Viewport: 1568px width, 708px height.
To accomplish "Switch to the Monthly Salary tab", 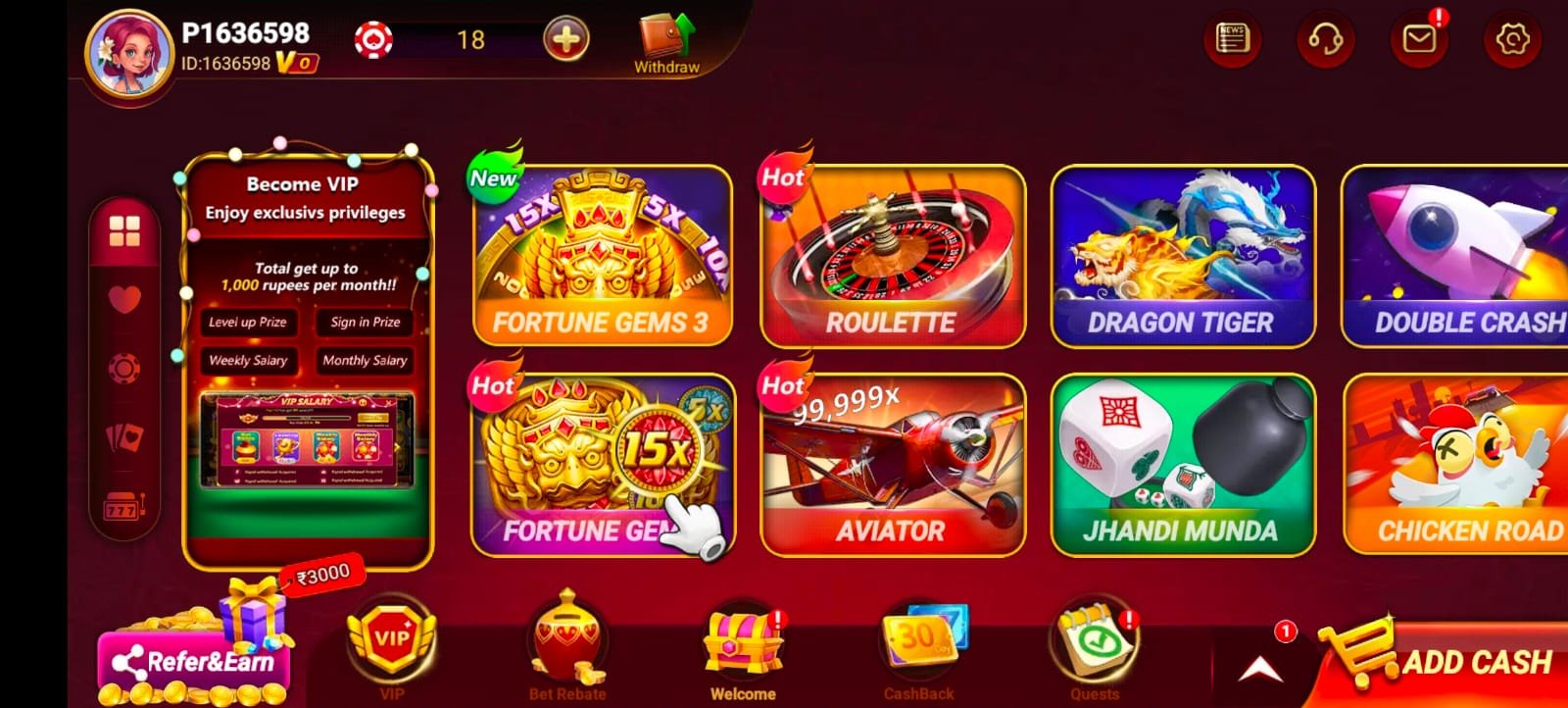I will [x=365, y=361].
